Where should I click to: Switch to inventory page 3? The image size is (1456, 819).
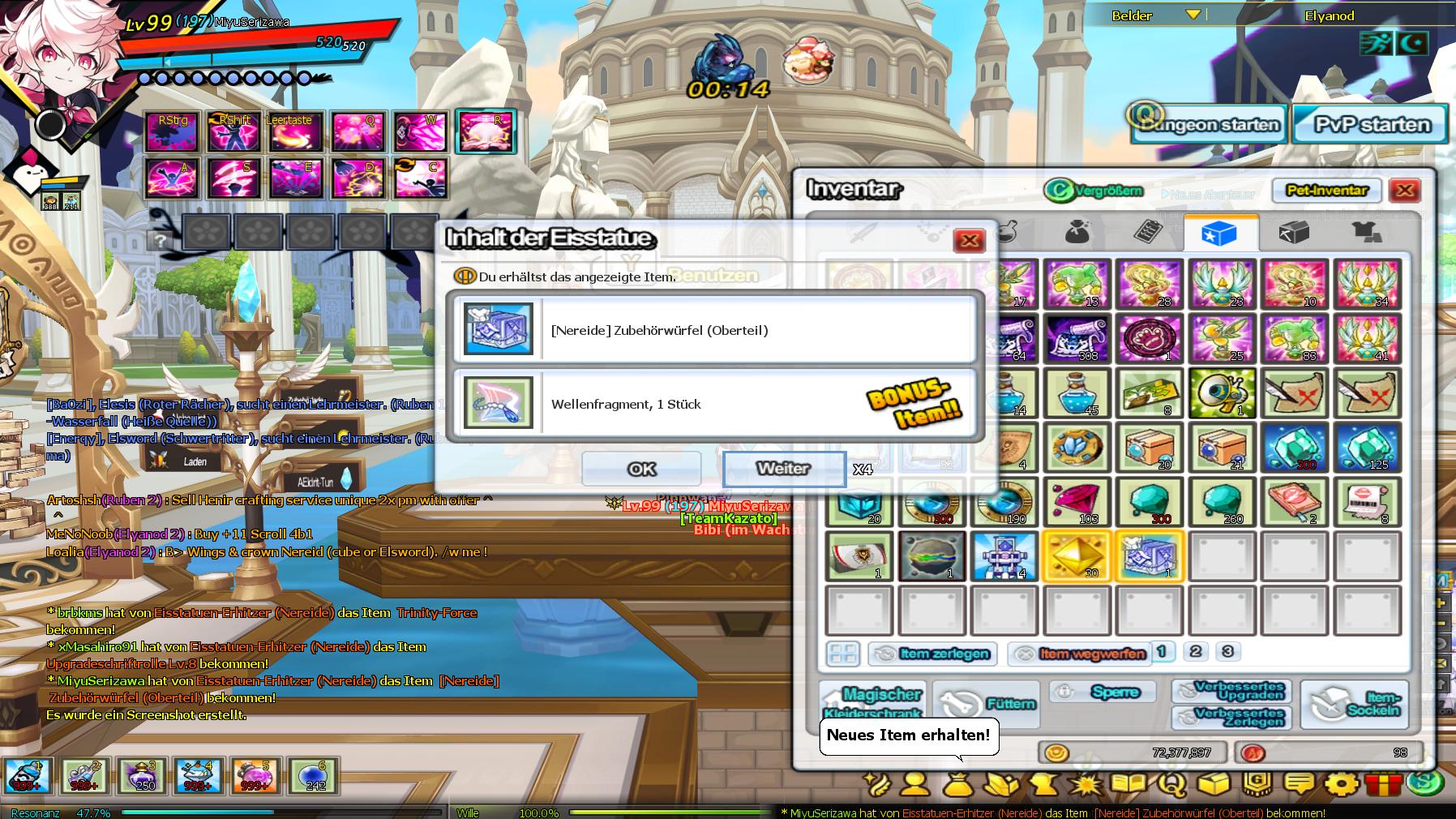point(1227,651)
